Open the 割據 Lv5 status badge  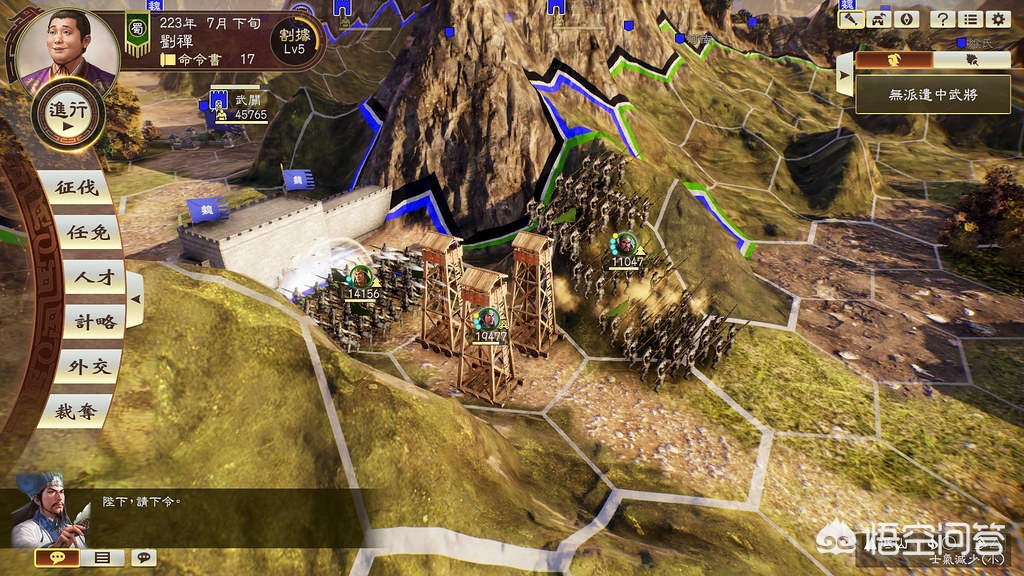pyautogui.click(x=293, y=40)
